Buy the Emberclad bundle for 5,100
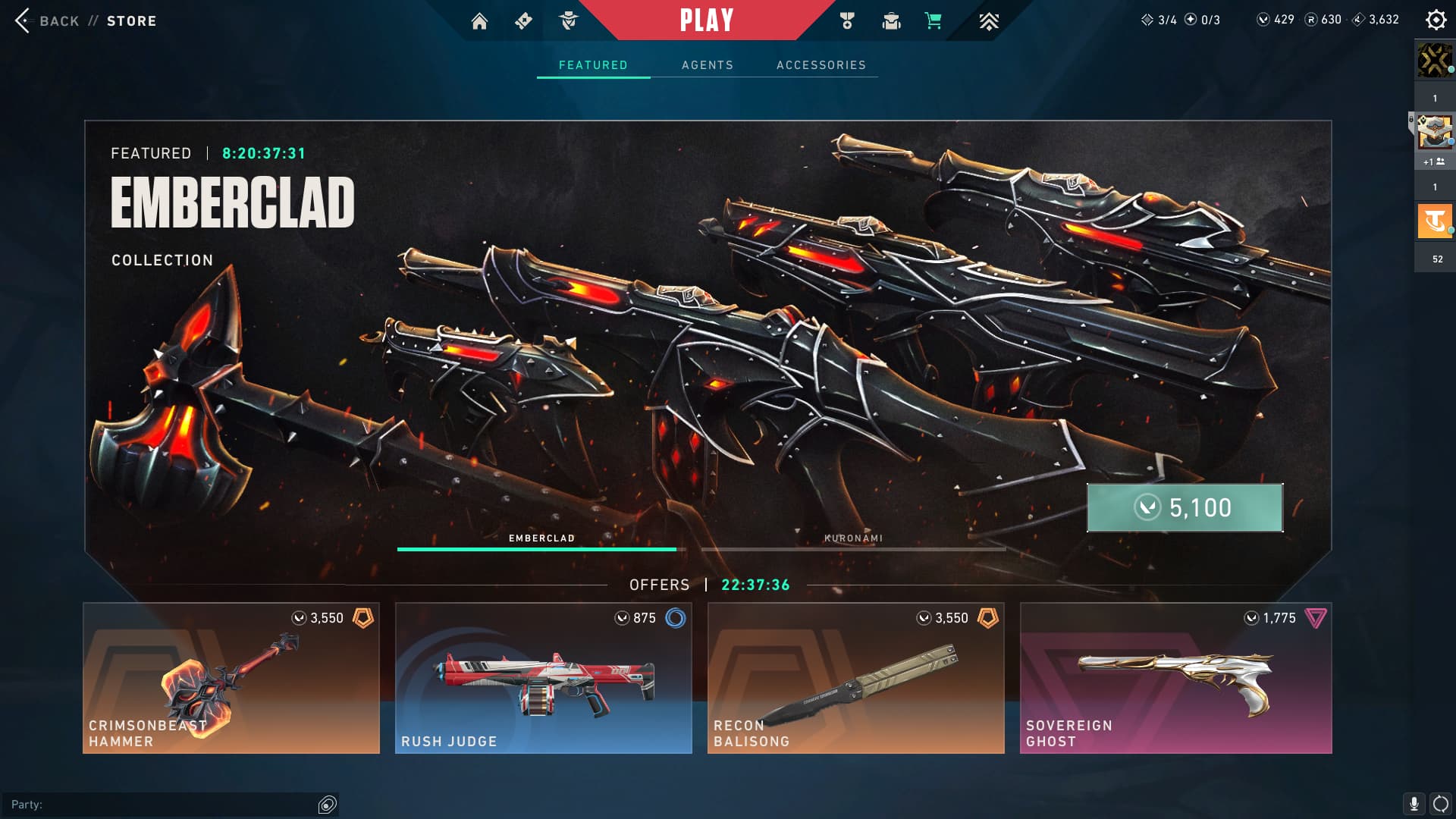Screen dimensions: 1456x819 click(x=1185, y=507)
